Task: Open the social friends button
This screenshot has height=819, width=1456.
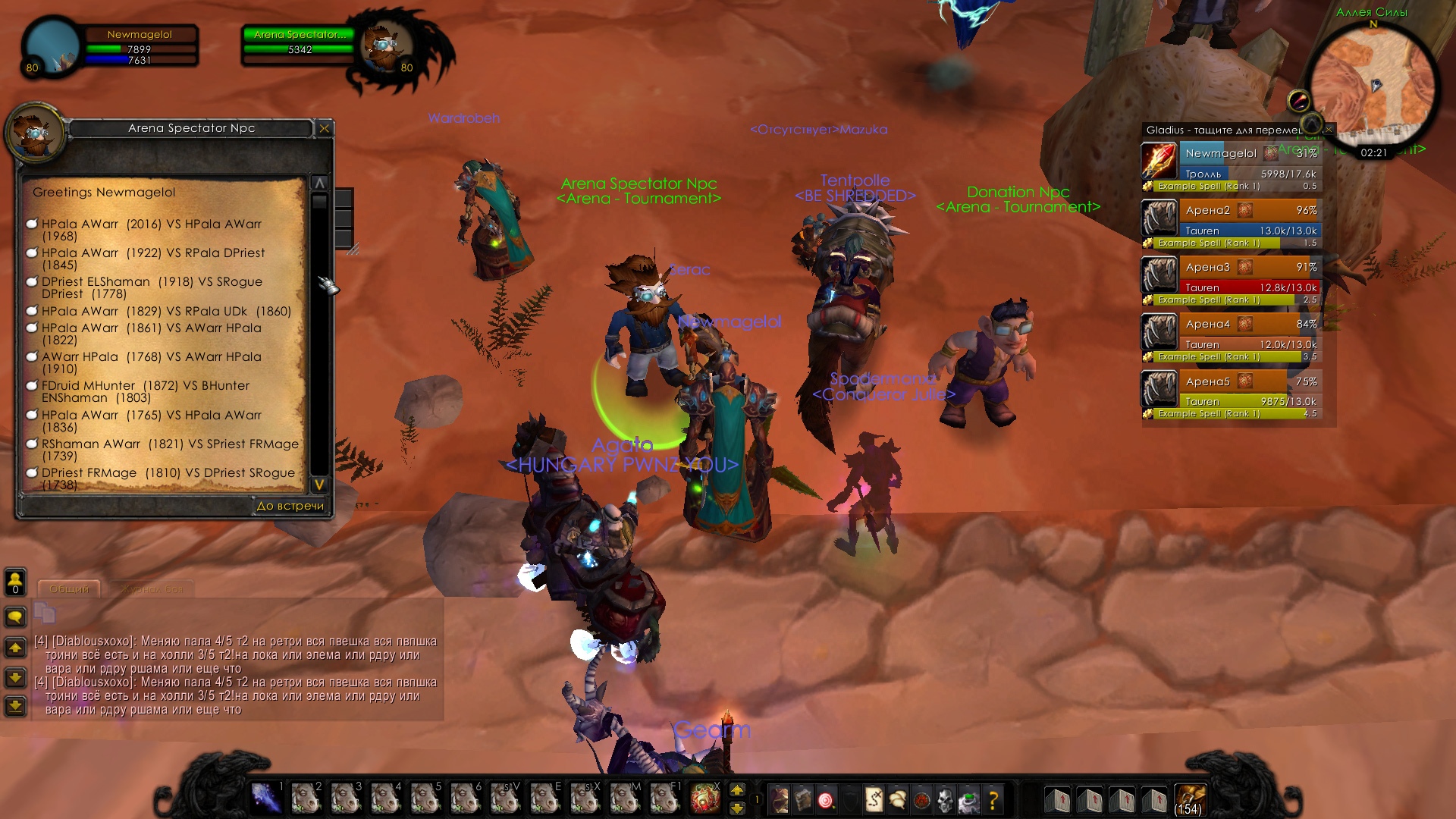Action: click(15, 582)
